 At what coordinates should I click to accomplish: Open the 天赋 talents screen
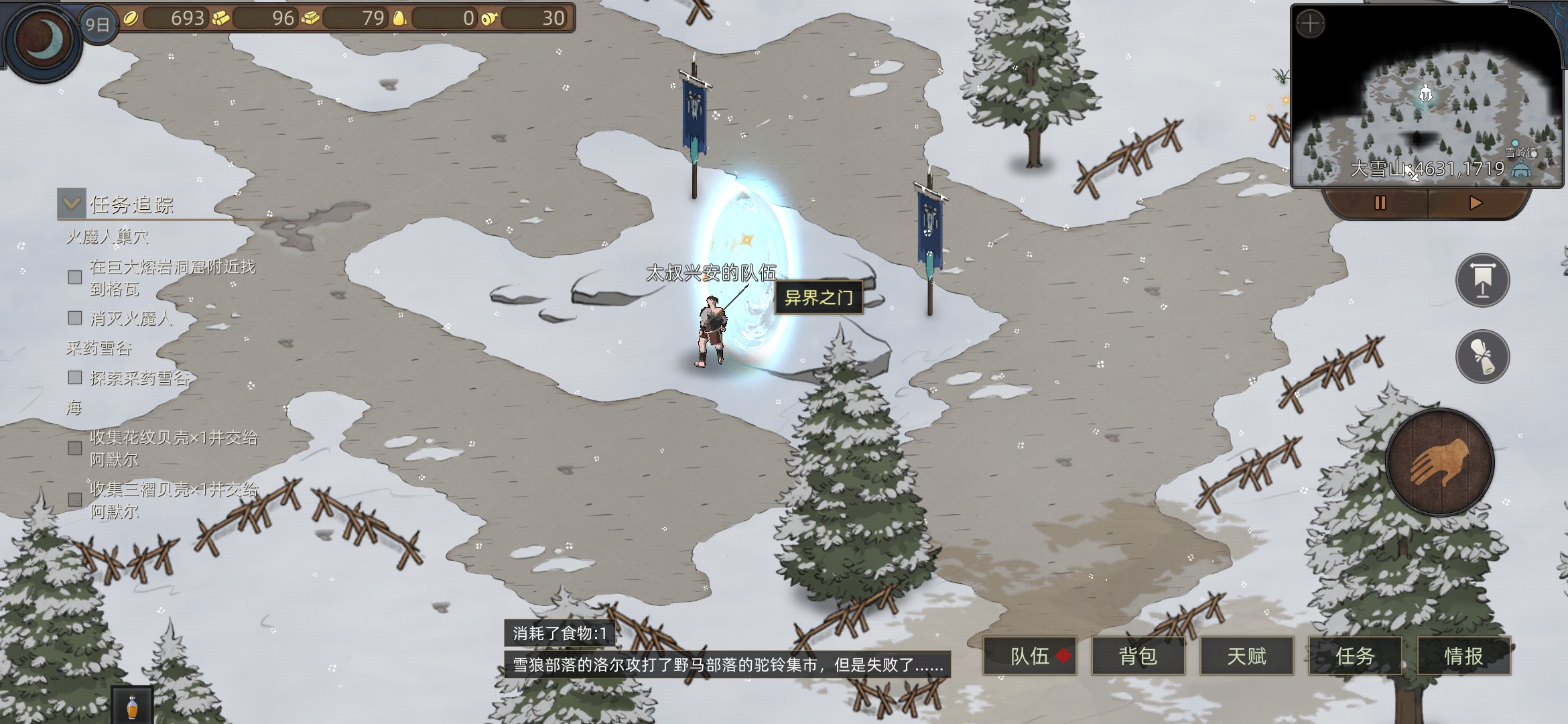tap(1246, 656)
